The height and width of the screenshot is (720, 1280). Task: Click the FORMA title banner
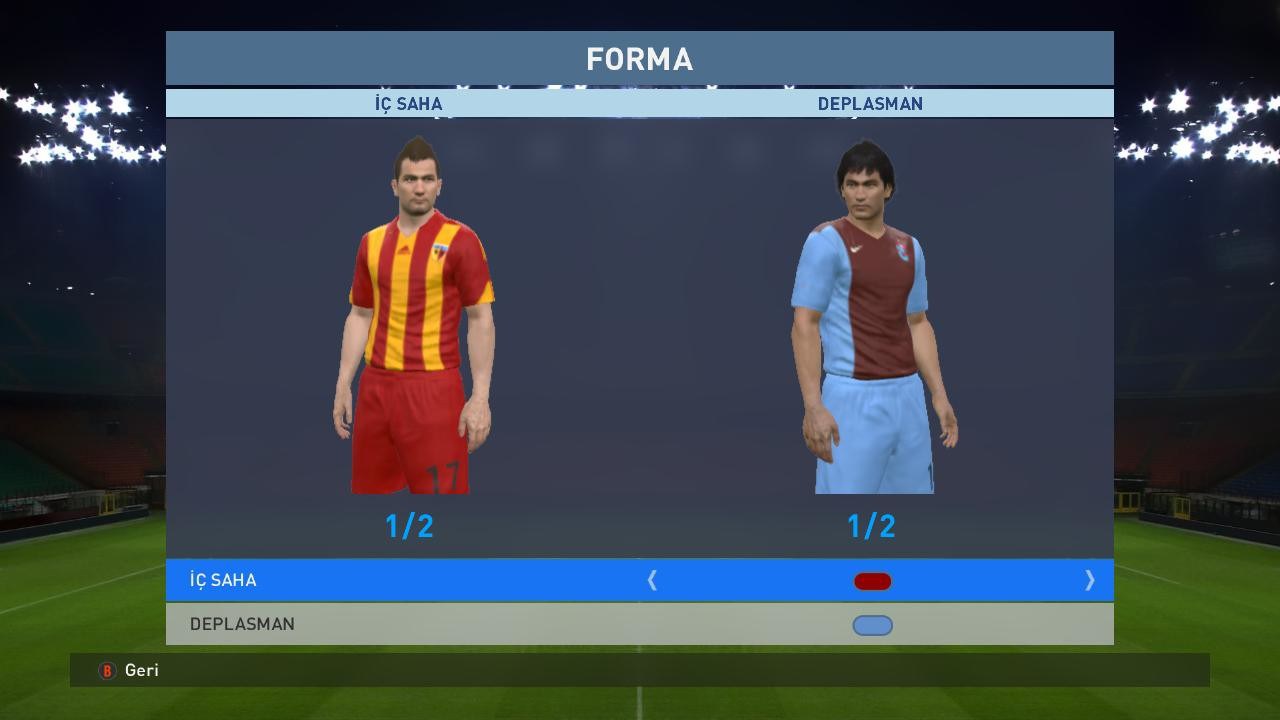click(x=640, y=58)
